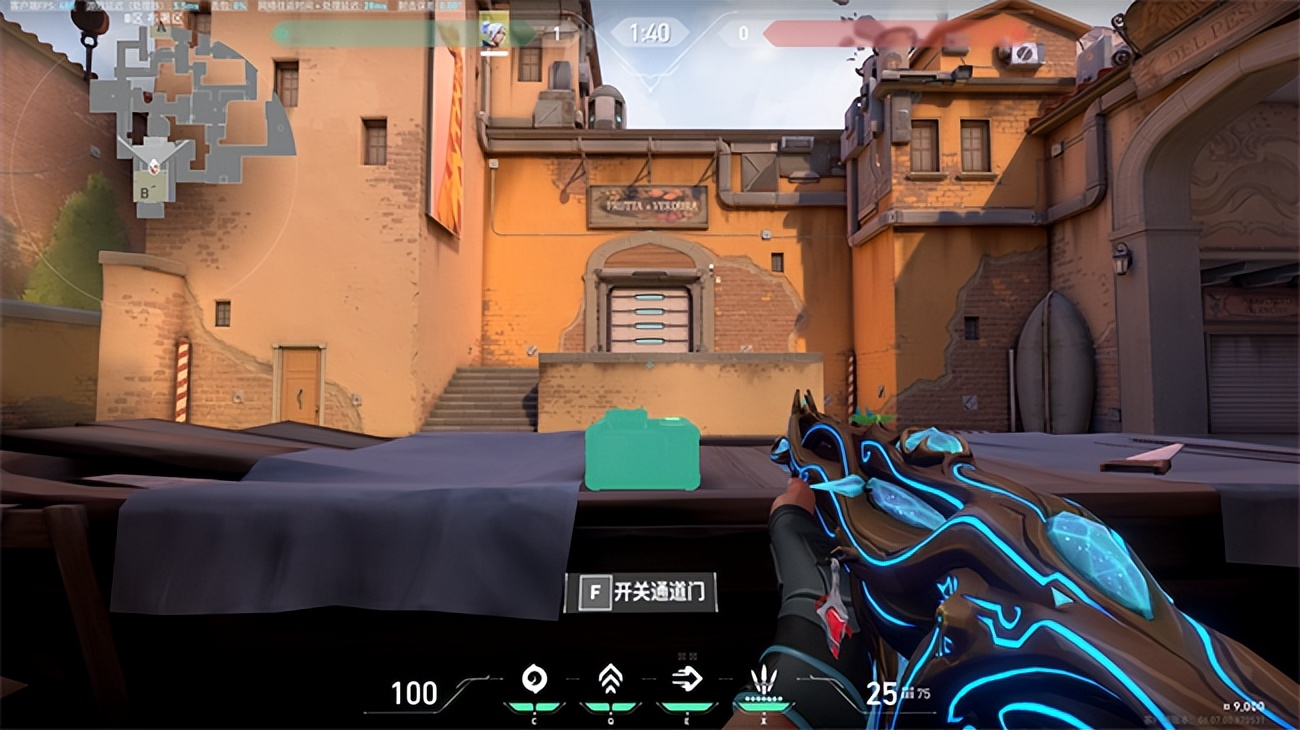Trigger the Tailwind dash ability icon
This screenshot has height=730, width=1300.
click(687, 680)
